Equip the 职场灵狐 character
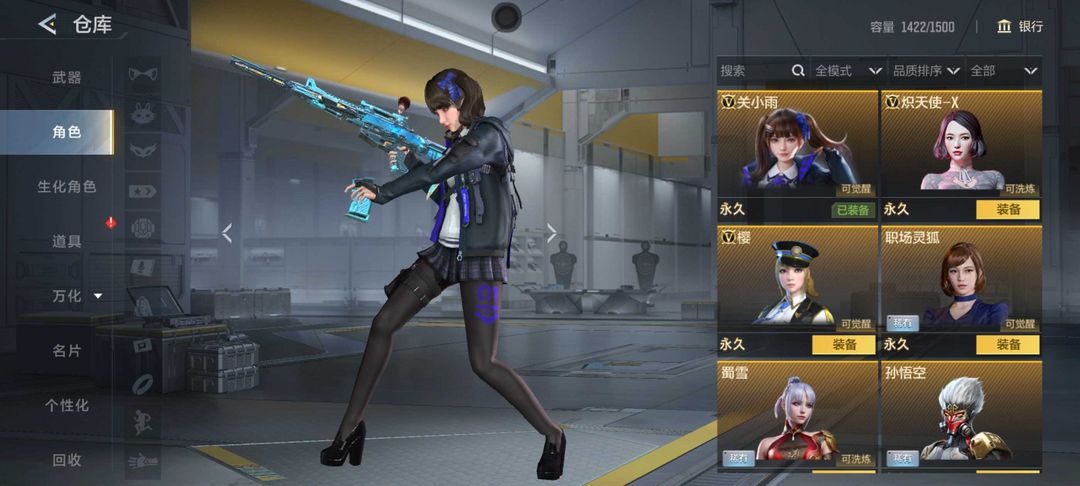1080x486 pixels. (x=1007, y=344)
